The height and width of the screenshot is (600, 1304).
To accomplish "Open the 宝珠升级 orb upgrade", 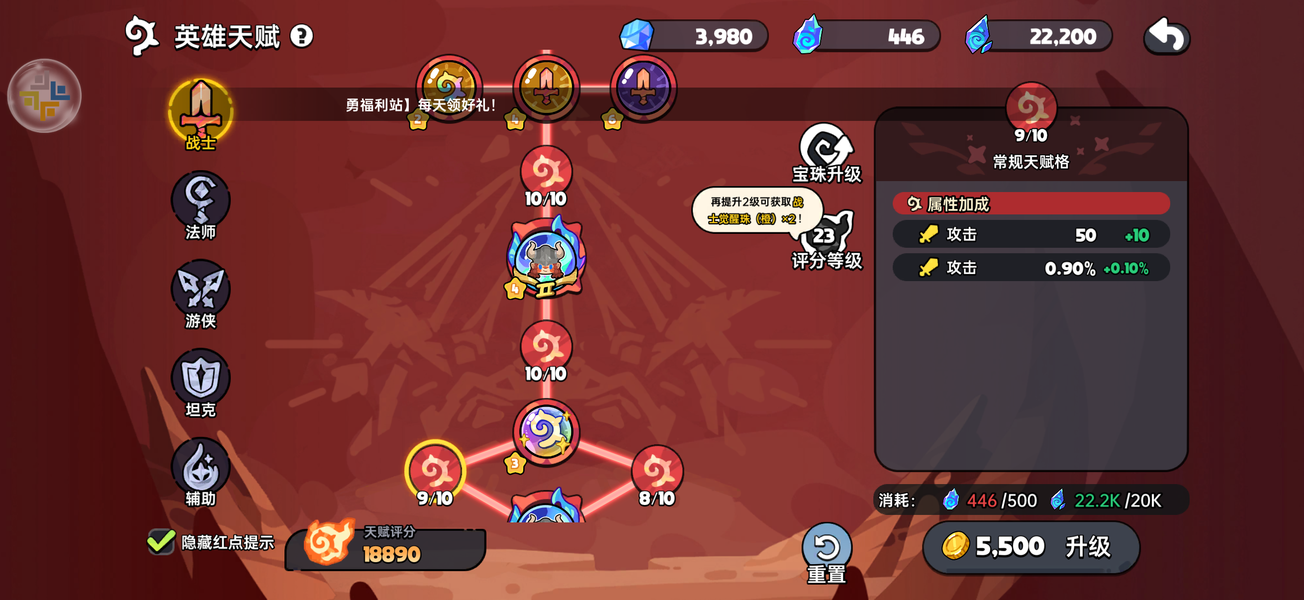I will click(826, 152).
